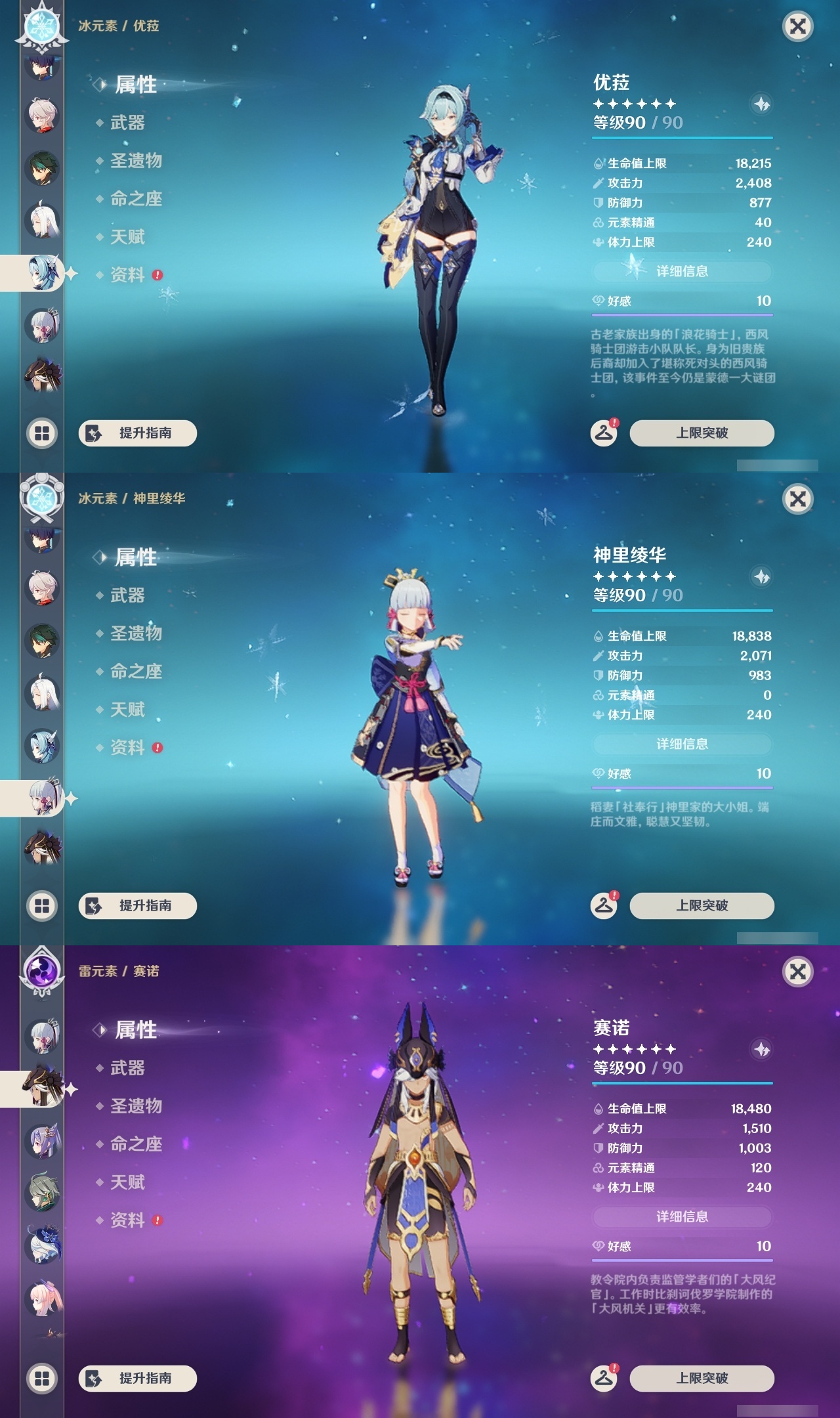840x1418 pixels.
Task: Click the character outfit icon with red badge
Action: coord(602,433)
